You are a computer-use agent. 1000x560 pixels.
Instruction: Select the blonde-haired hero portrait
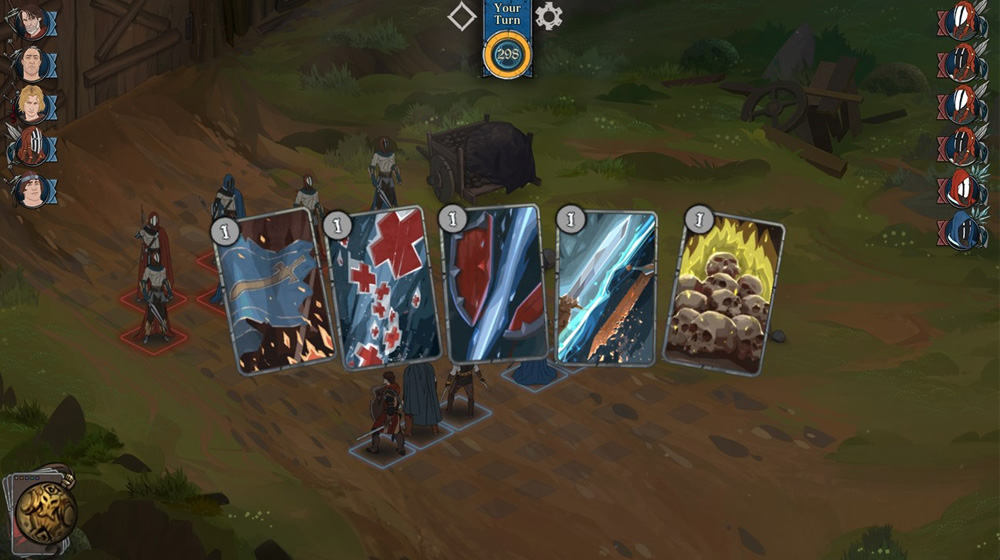coord(31,104)
